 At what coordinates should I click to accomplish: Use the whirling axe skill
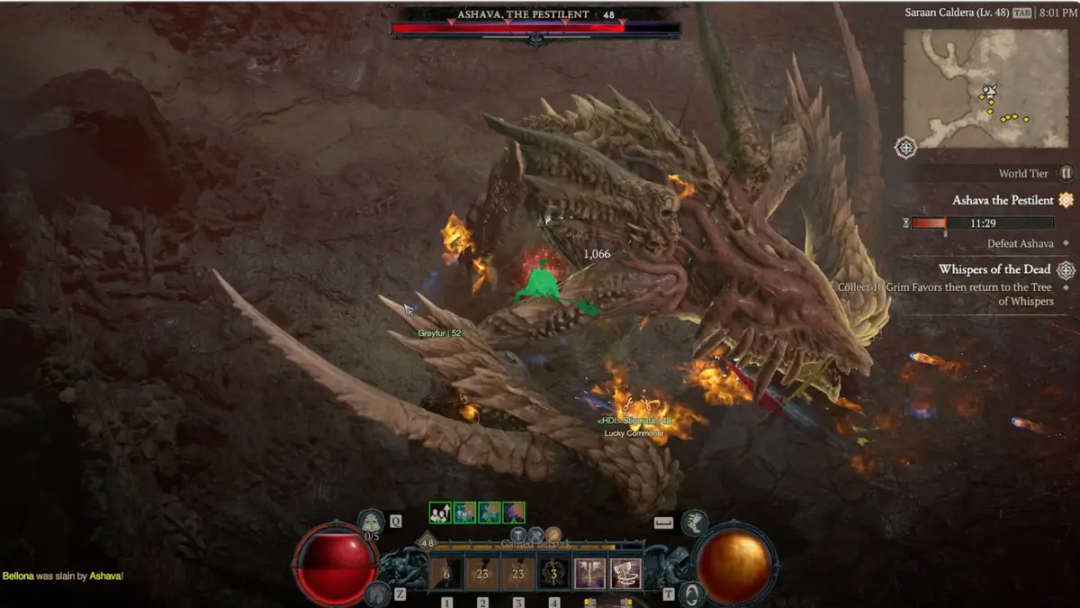pos(626,573)
